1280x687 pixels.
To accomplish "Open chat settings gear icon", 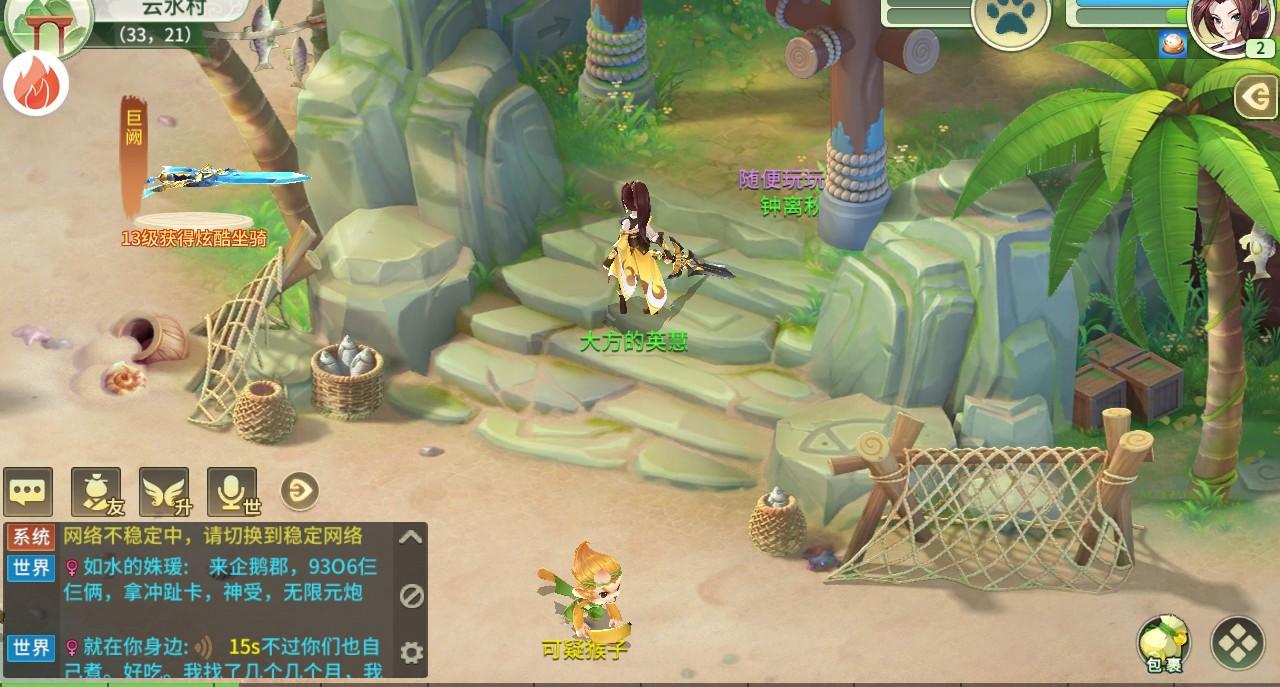I will (x=411, y=653).
